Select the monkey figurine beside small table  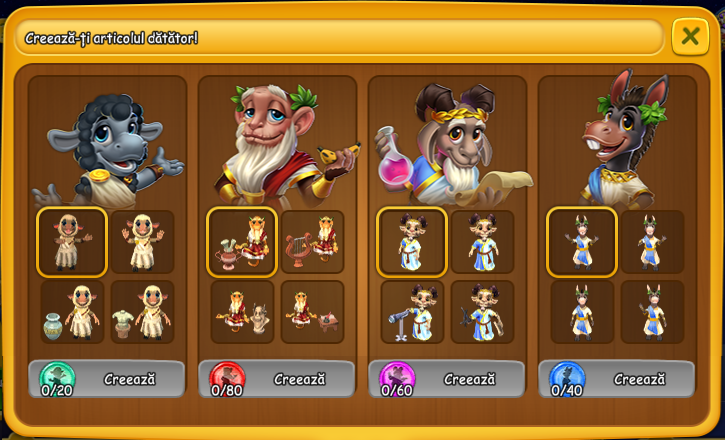[312, 312]
